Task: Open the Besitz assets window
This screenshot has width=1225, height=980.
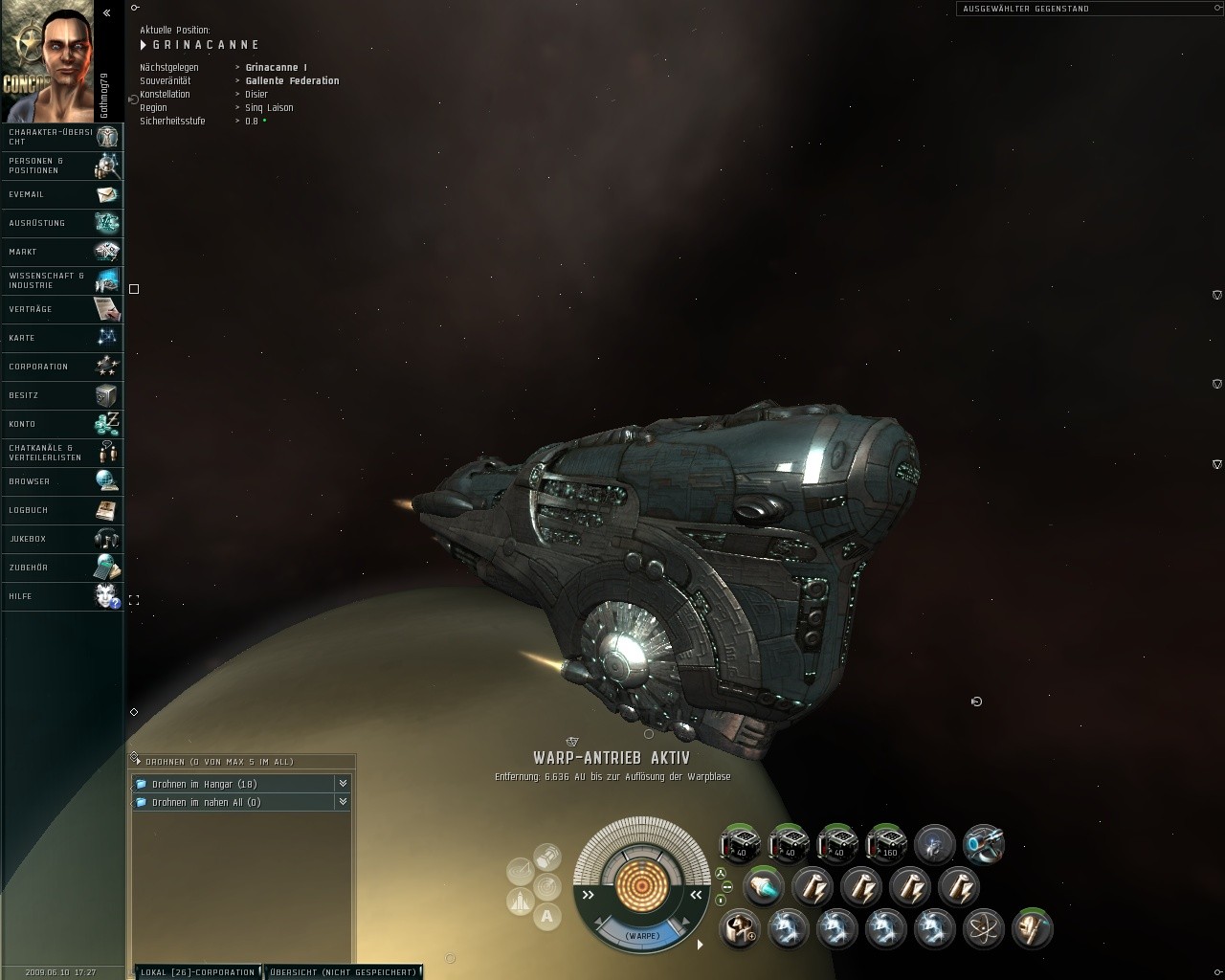Action: pos(63,395)
